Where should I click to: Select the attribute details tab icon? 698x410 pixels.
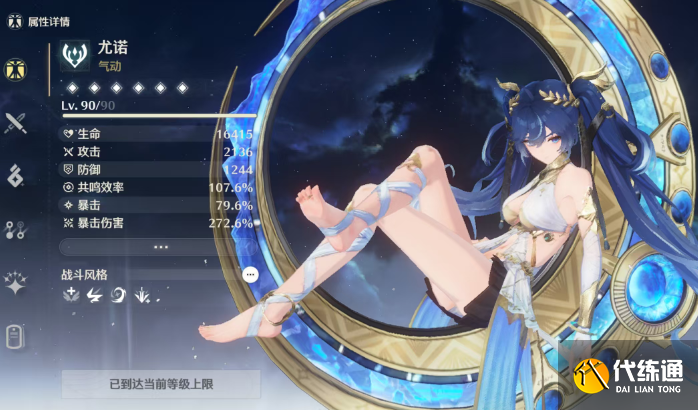[x=16, y=68]
